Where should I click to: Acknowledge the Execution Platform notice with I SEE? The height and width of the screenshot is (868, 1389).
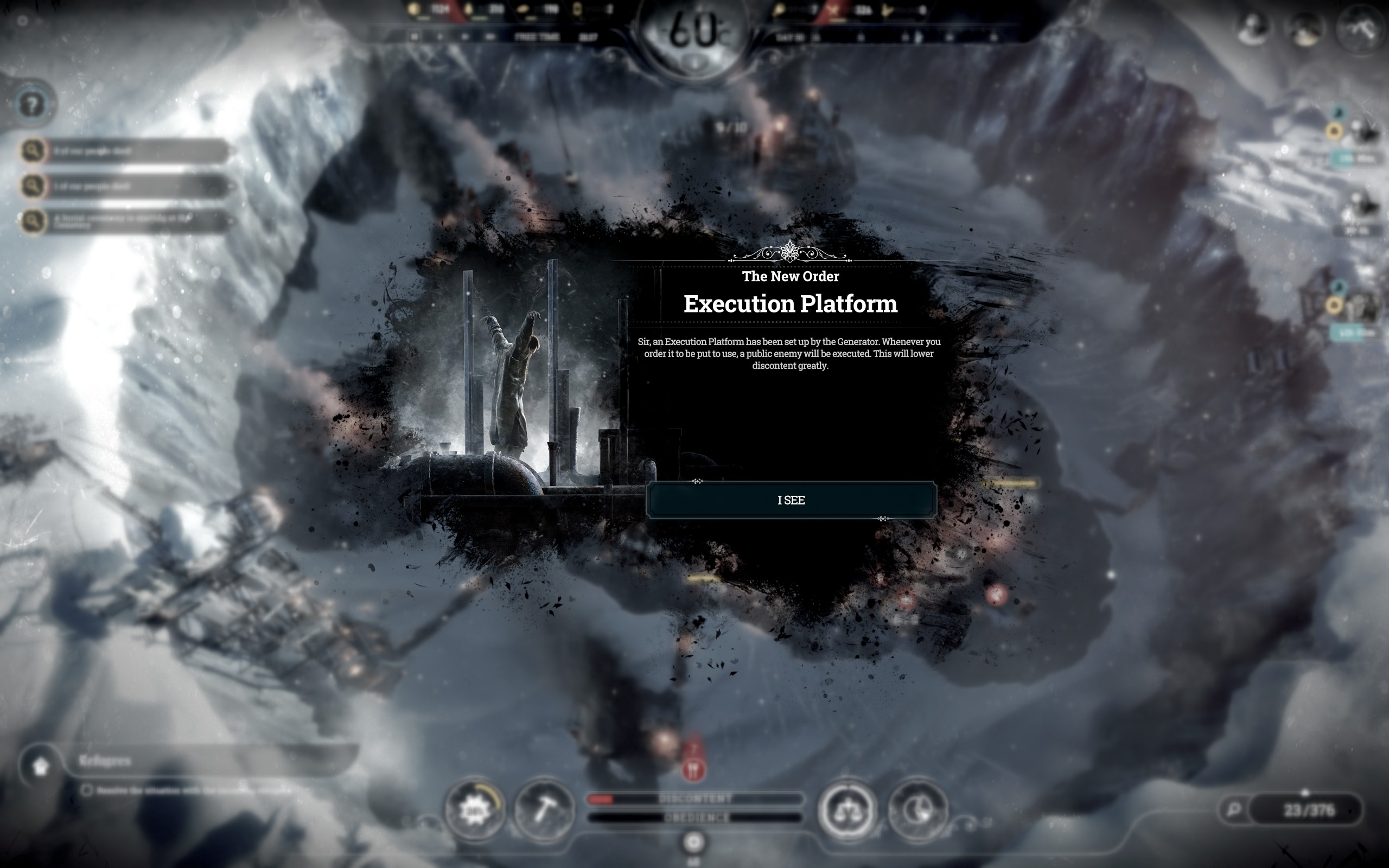(x=791, y=500)
